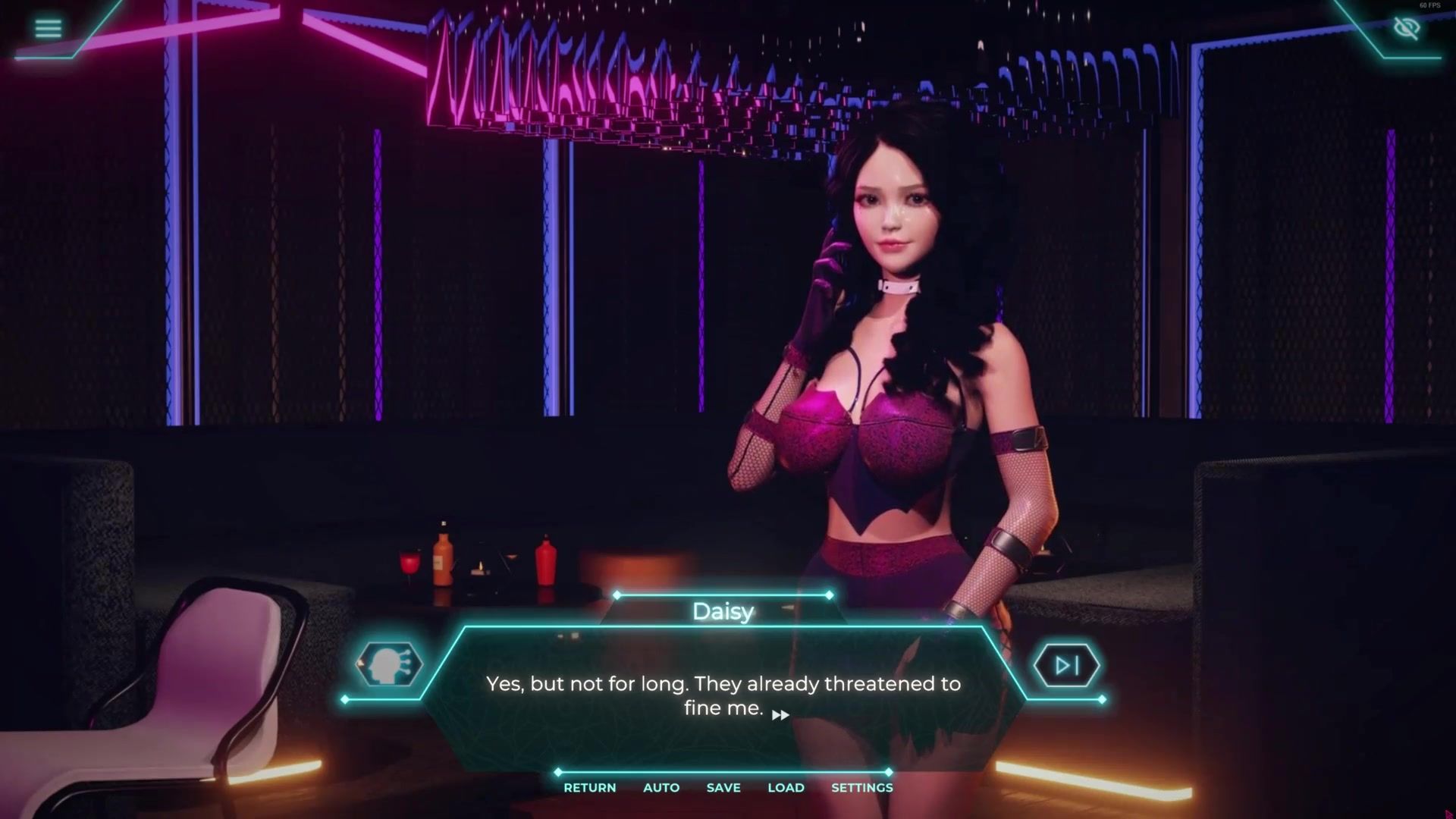Skip forward with the hexagon skip button
This screenshot has width=1456, height=819.
click(x=1066, y=666)
